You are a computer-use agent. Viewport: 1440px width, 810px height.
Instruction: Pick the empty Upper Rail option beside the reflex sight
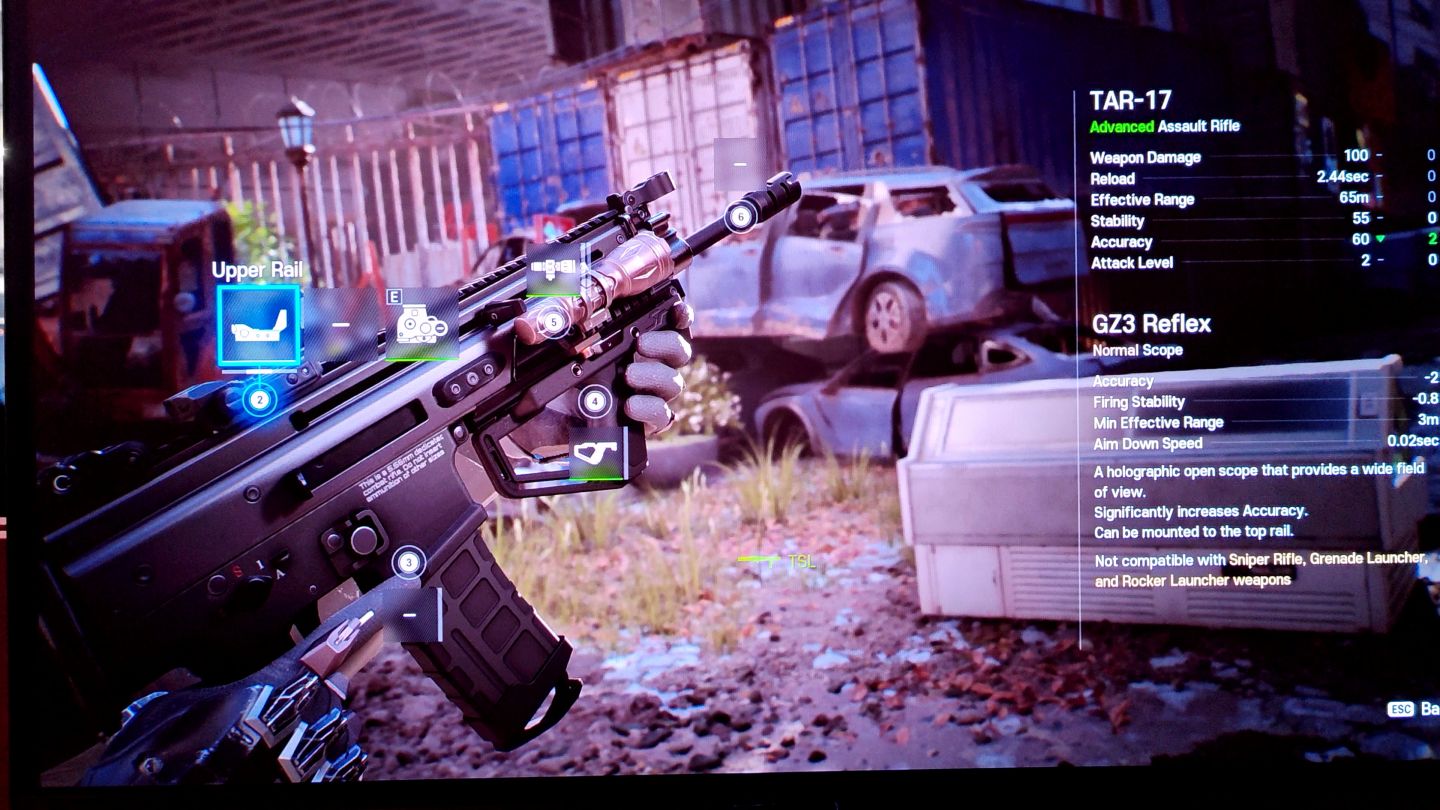click(x=341, y=324)
